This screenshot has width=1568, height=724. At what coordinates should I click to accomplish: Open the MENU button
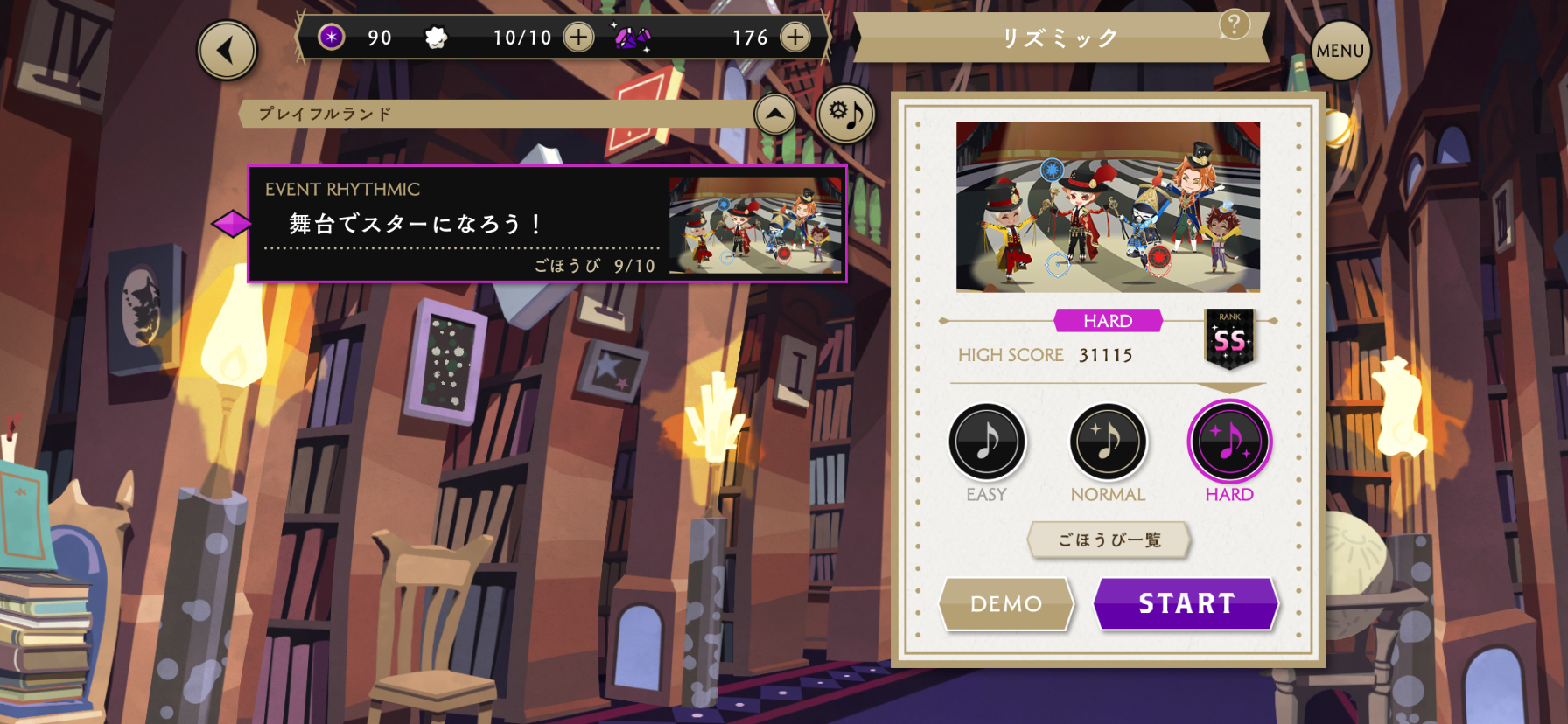(x=1340, y=51)
